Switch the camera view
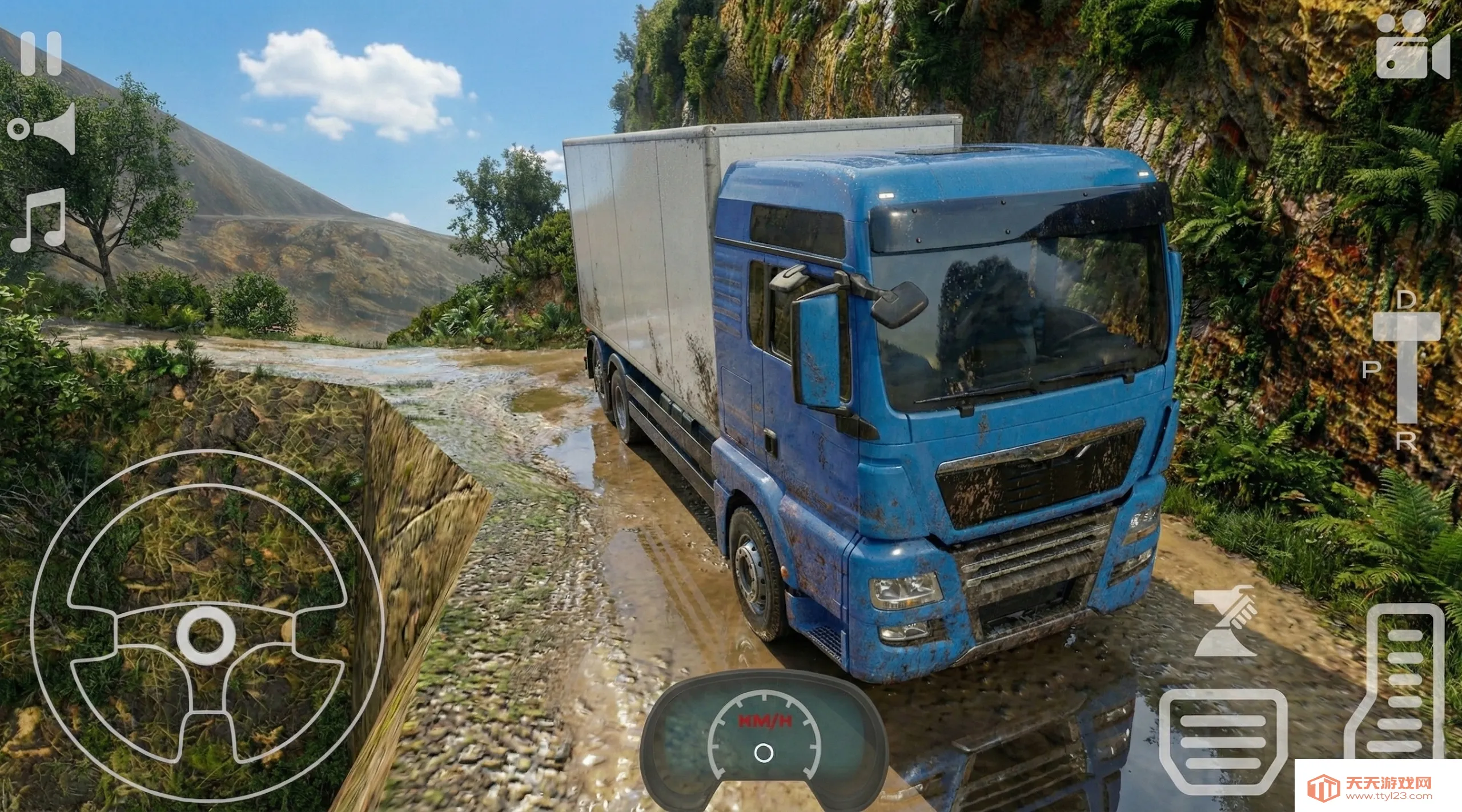Viewport: 1462px width, 812px height. [x=1412, y=47]
